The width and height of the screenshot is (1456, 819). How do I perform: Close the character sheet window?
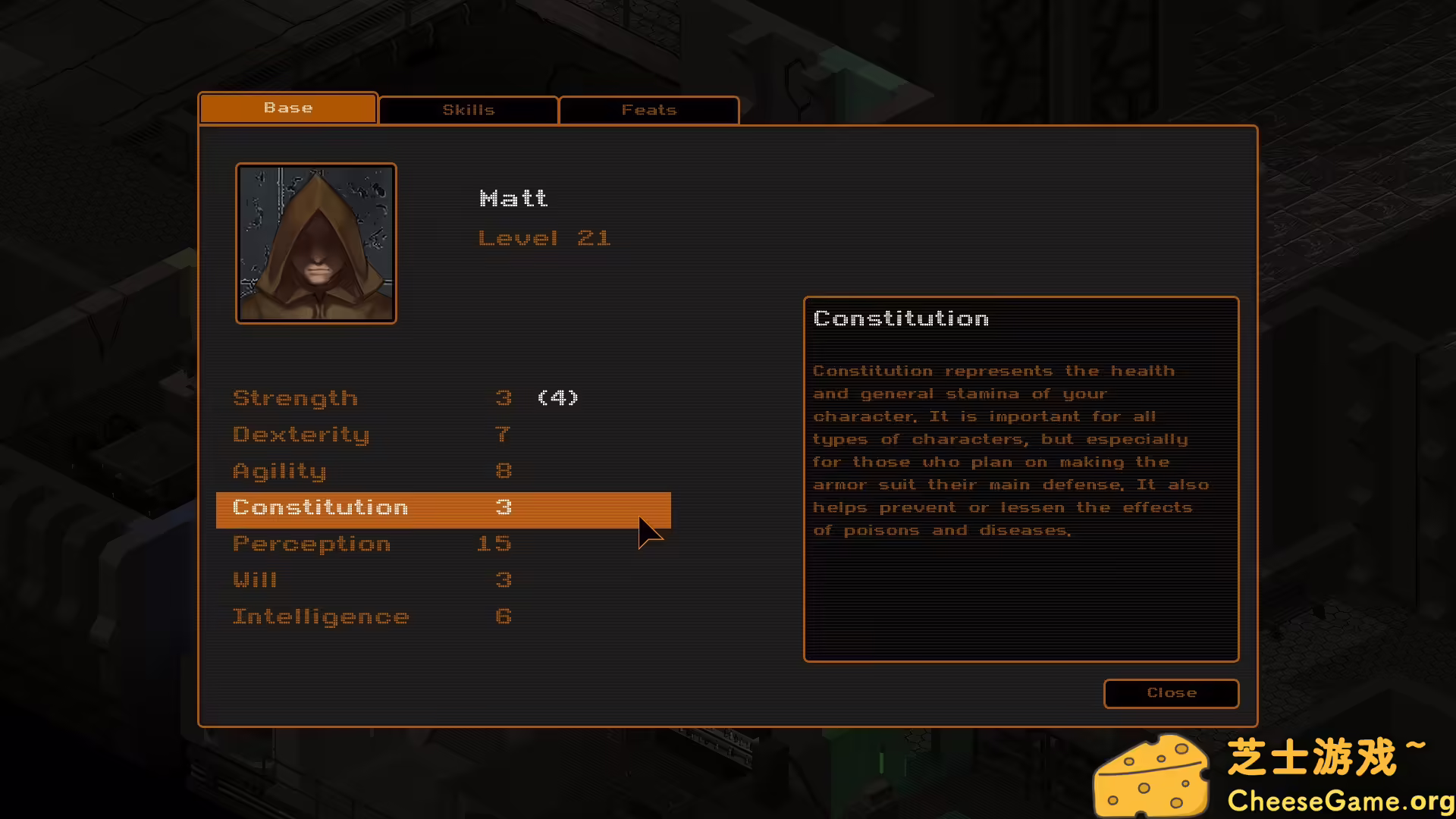point(1171,693)
